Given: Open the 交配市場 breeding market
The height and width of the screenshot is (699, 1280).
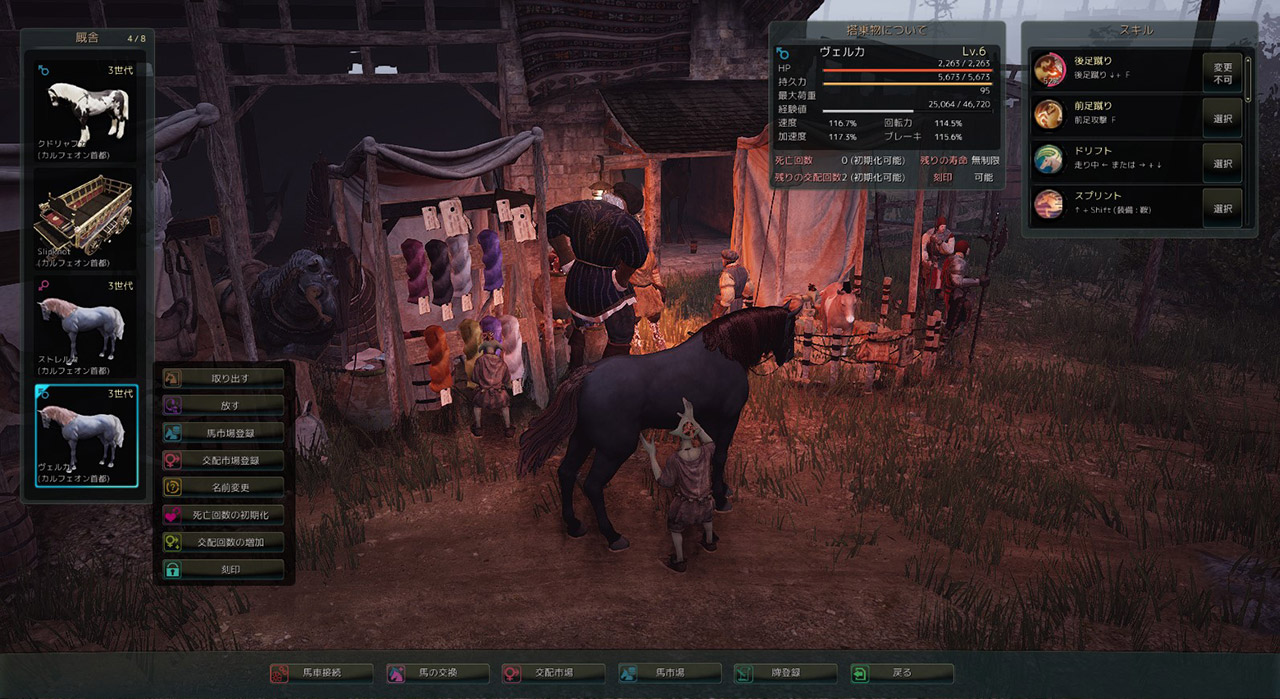Looking at the screenshot, I should tap(553, 673).
